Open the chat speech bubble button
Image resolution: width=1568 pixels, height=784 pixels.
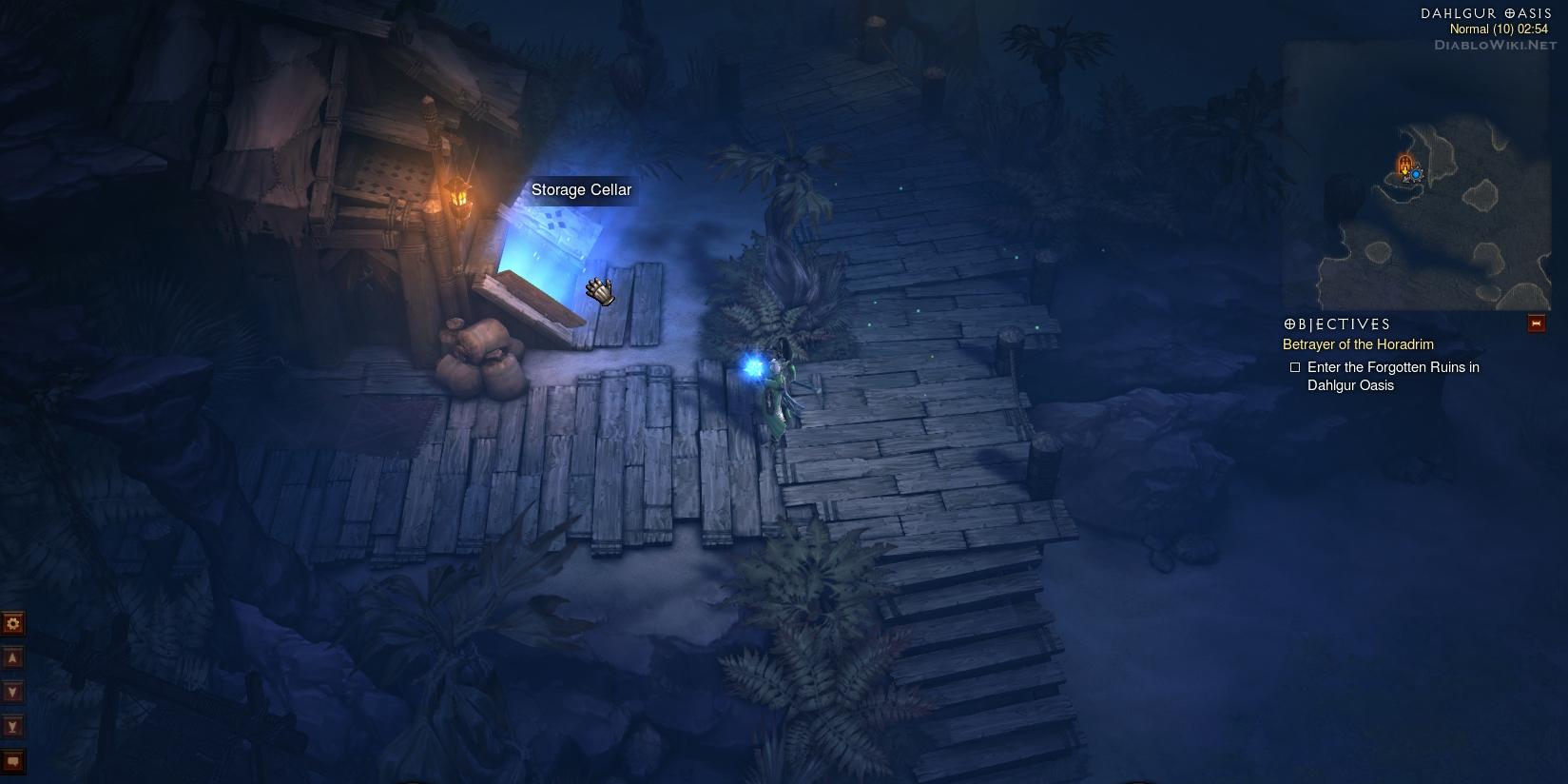[x=13, y=761]
